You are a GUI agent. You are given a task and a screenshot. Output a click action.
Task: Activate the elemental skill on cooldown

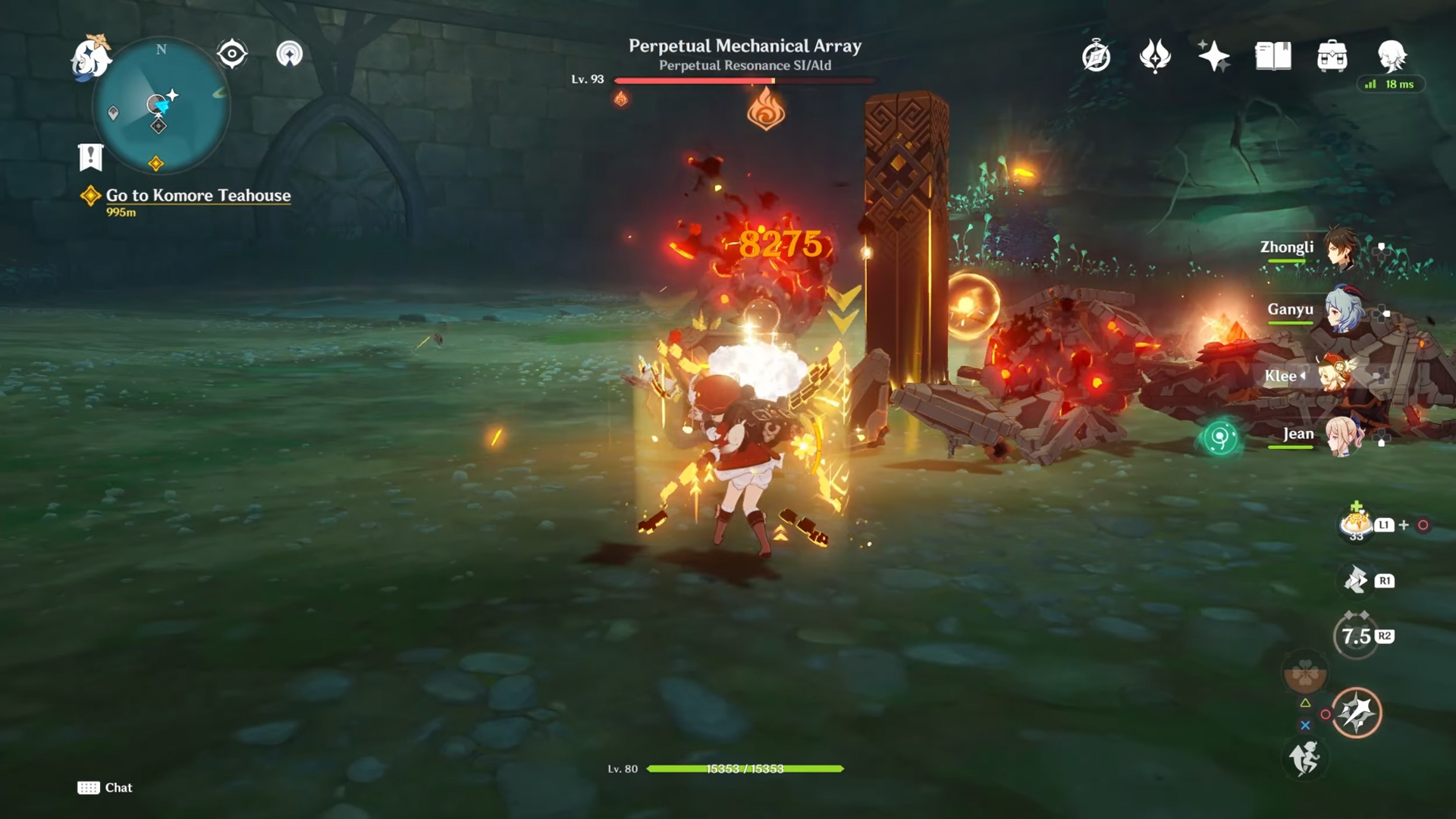(1356, 636)
